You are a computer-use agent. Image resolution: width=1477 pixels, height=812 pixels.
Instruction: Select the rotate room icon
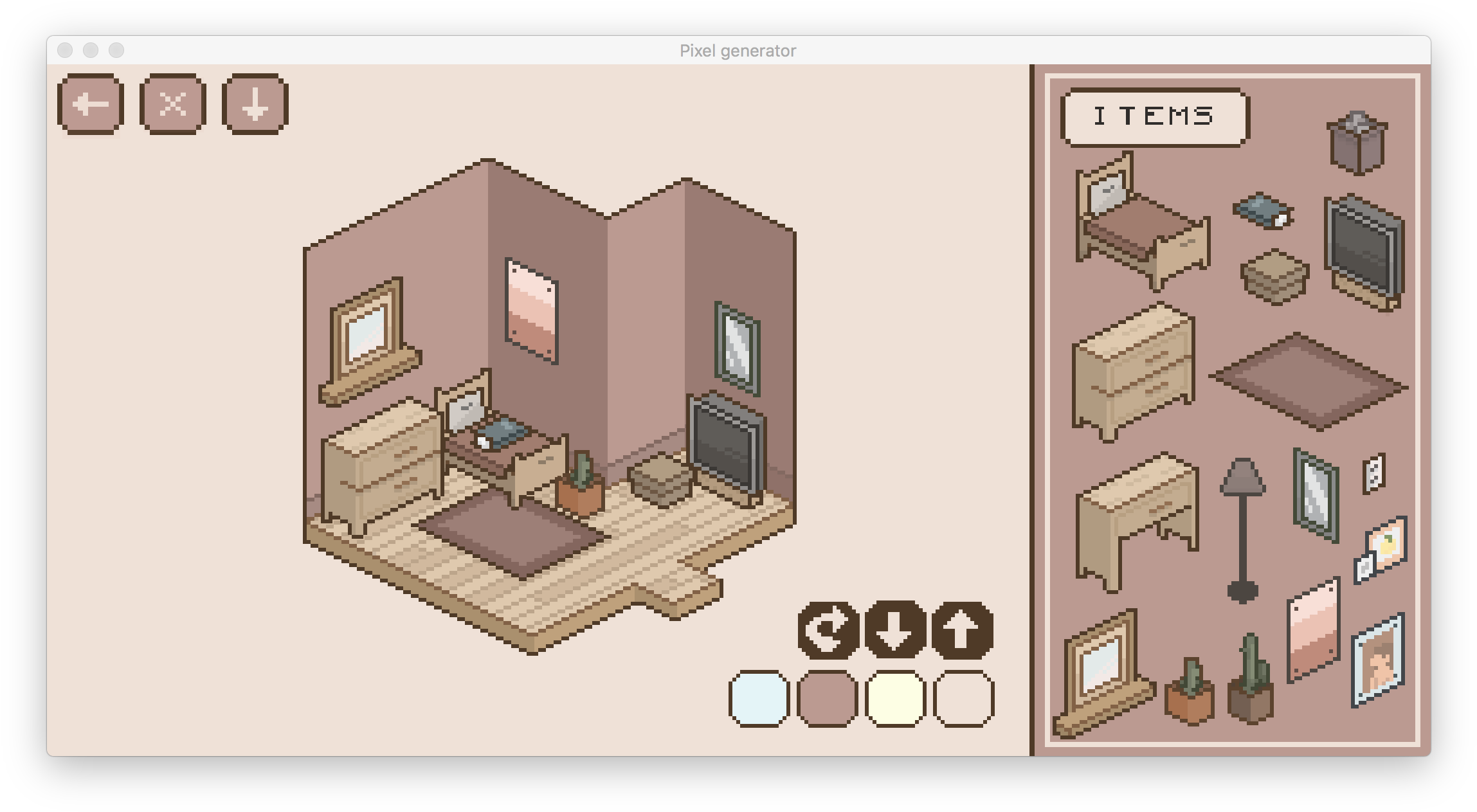(829, 630)
